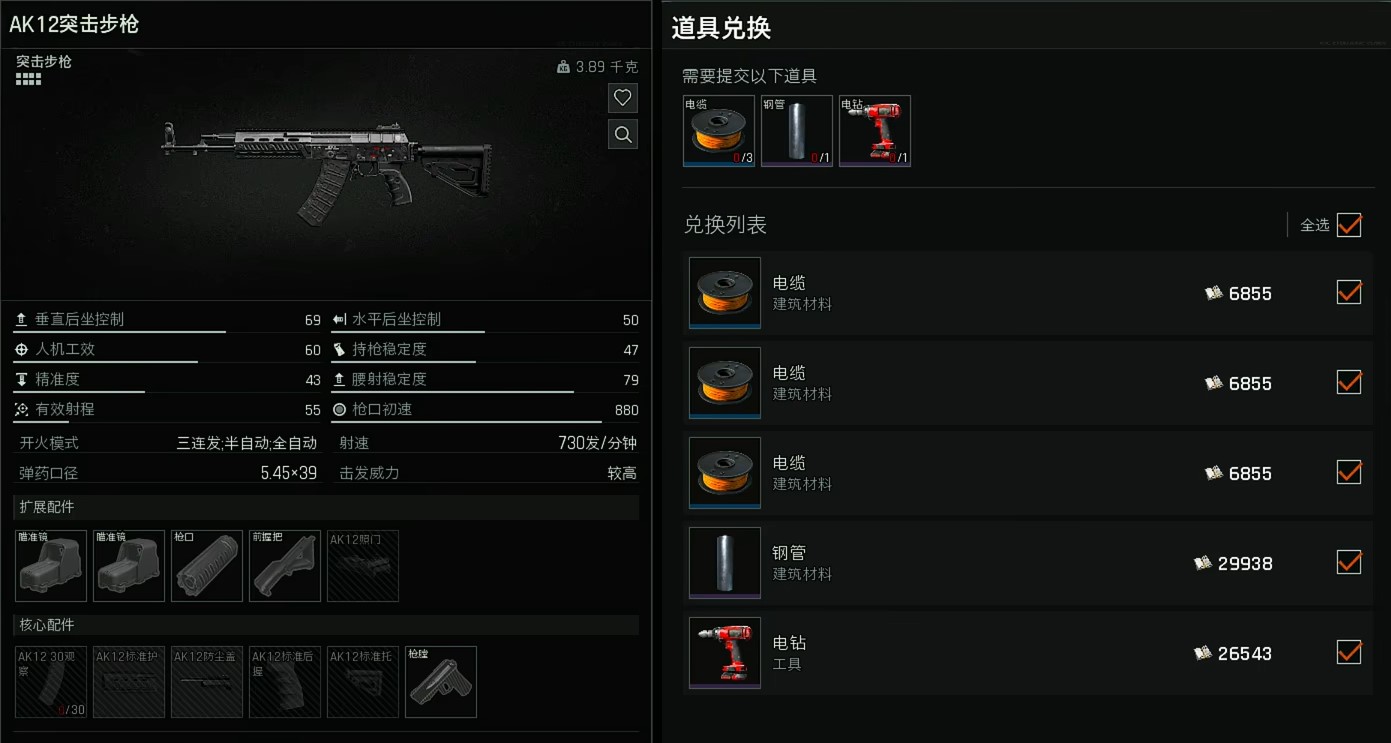This screenshot has height=743, width=1391.
Task: Click the 枪栓 core part icon
Action: (x=440, y=682)
